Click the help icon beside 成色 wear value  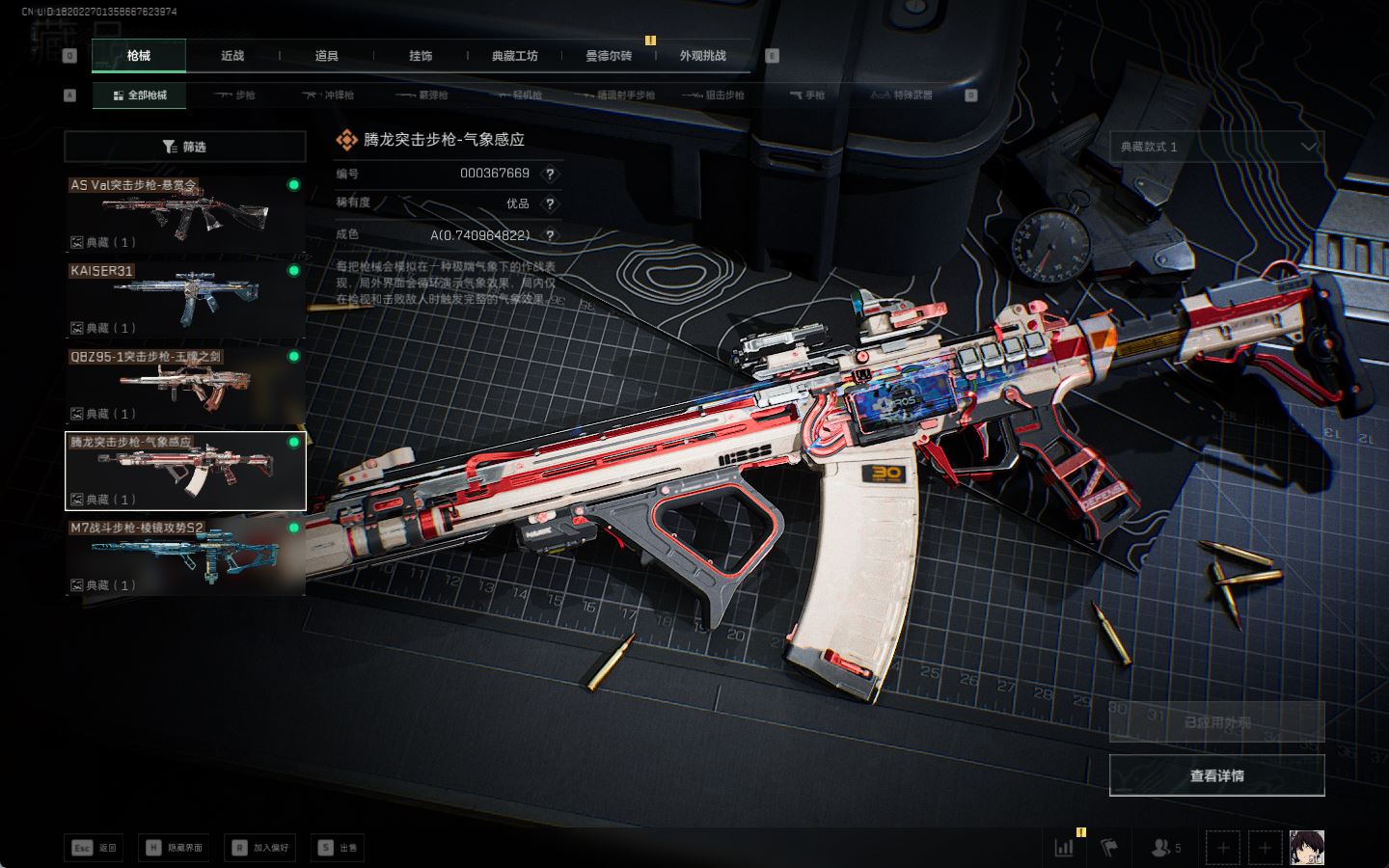point(550,235)
